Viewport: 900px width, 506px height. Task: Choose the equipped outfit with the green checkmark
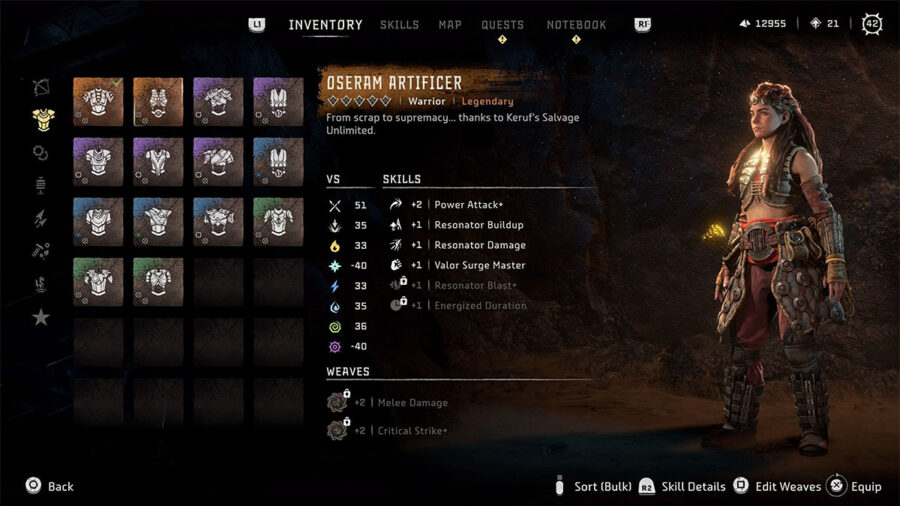(98, 102)
